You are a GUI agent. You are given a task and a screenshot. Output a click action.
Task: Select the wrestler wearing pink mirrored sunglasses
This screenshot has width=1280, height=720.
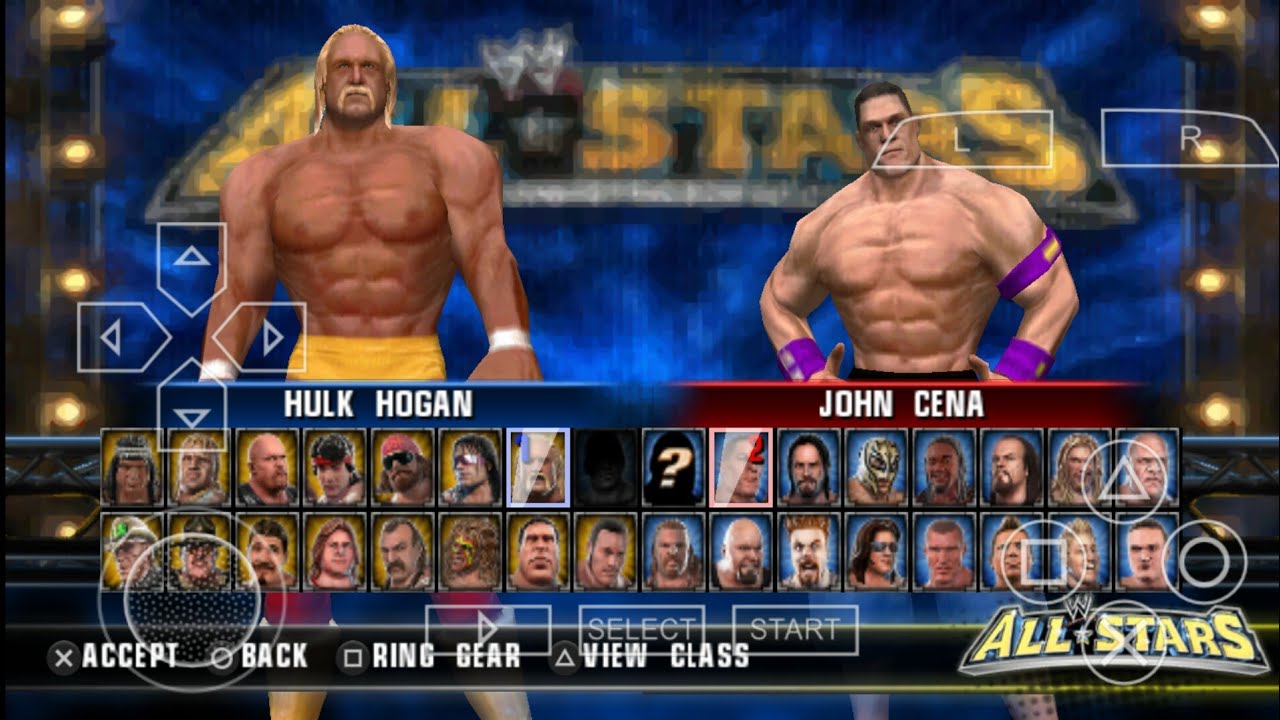[471, 467]
